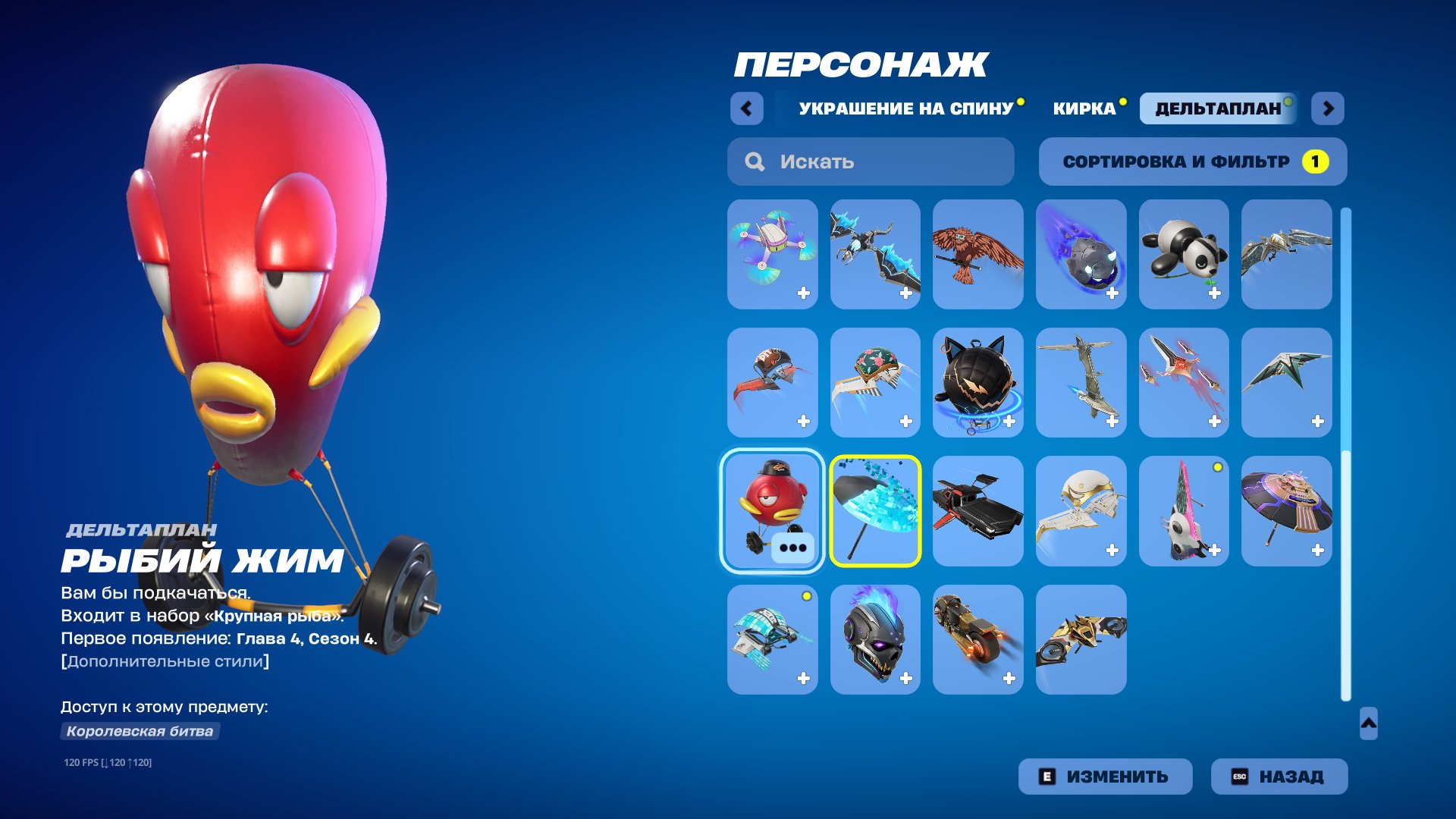This screenshot has width=1456, height=819.
Task: Click the Искать search field
Action: point(871,161)
